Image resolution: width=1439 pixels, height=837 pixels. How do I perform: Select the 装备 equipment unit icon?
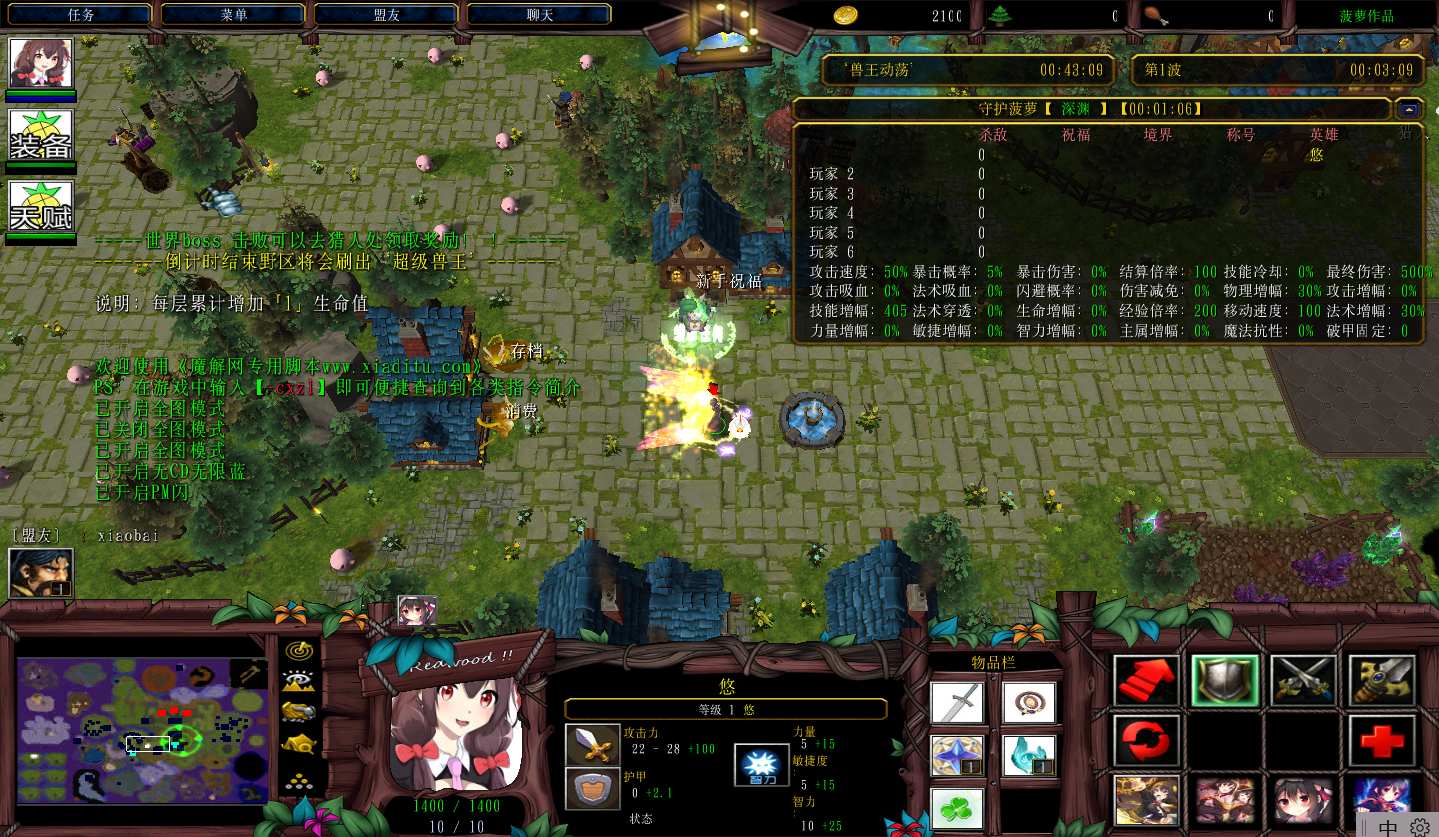coord(41,135)
